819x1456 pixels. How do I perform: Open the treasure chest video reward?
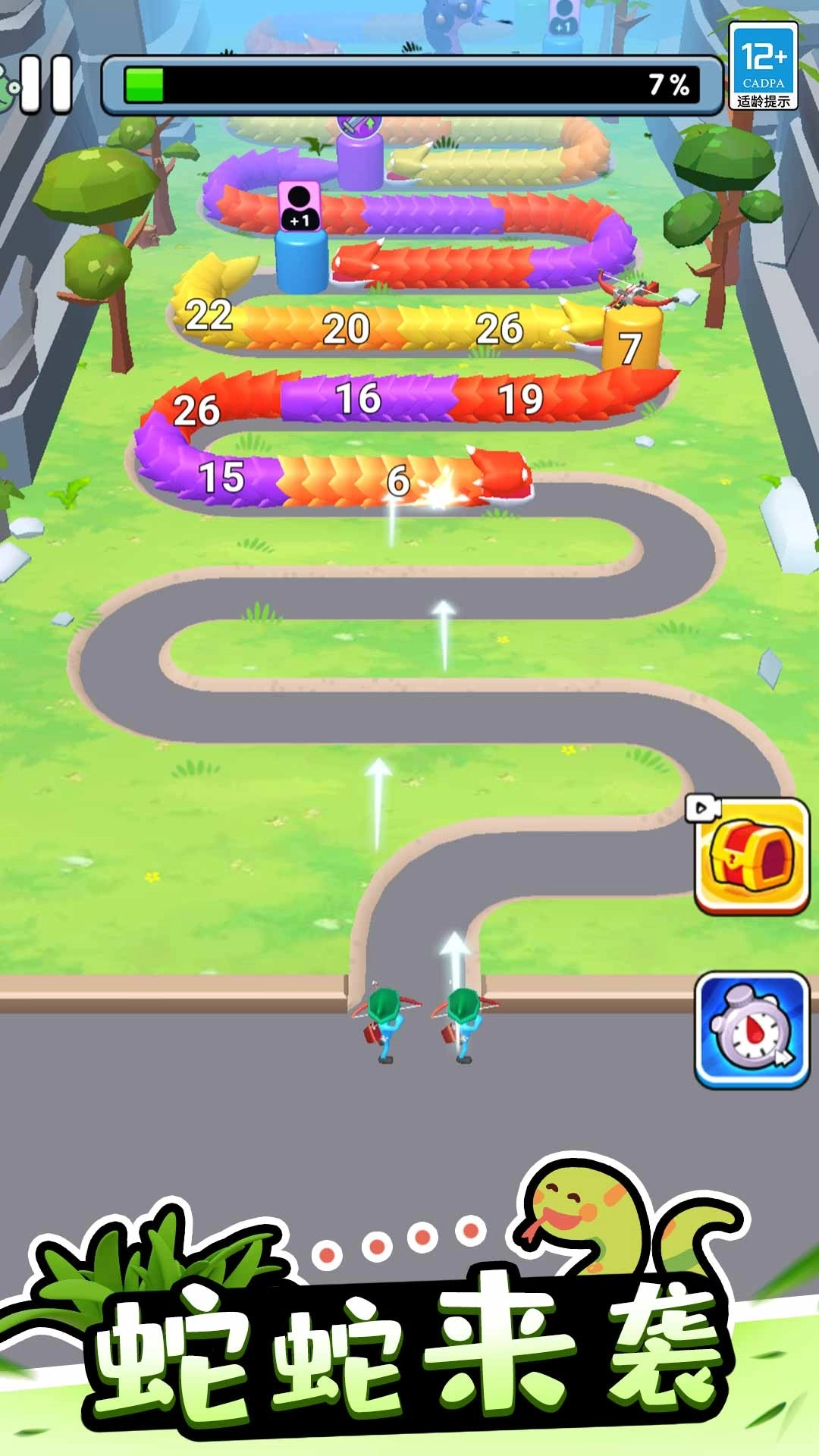point(752,857)
